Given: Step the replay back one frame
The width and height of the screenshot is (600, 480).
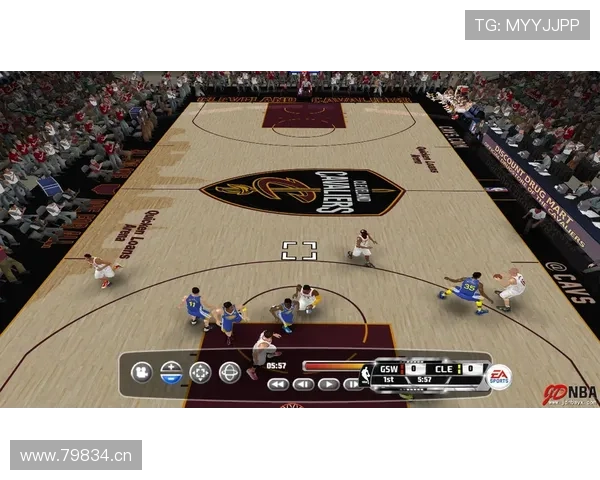Looking at the screenshot, I should point(303,384).
